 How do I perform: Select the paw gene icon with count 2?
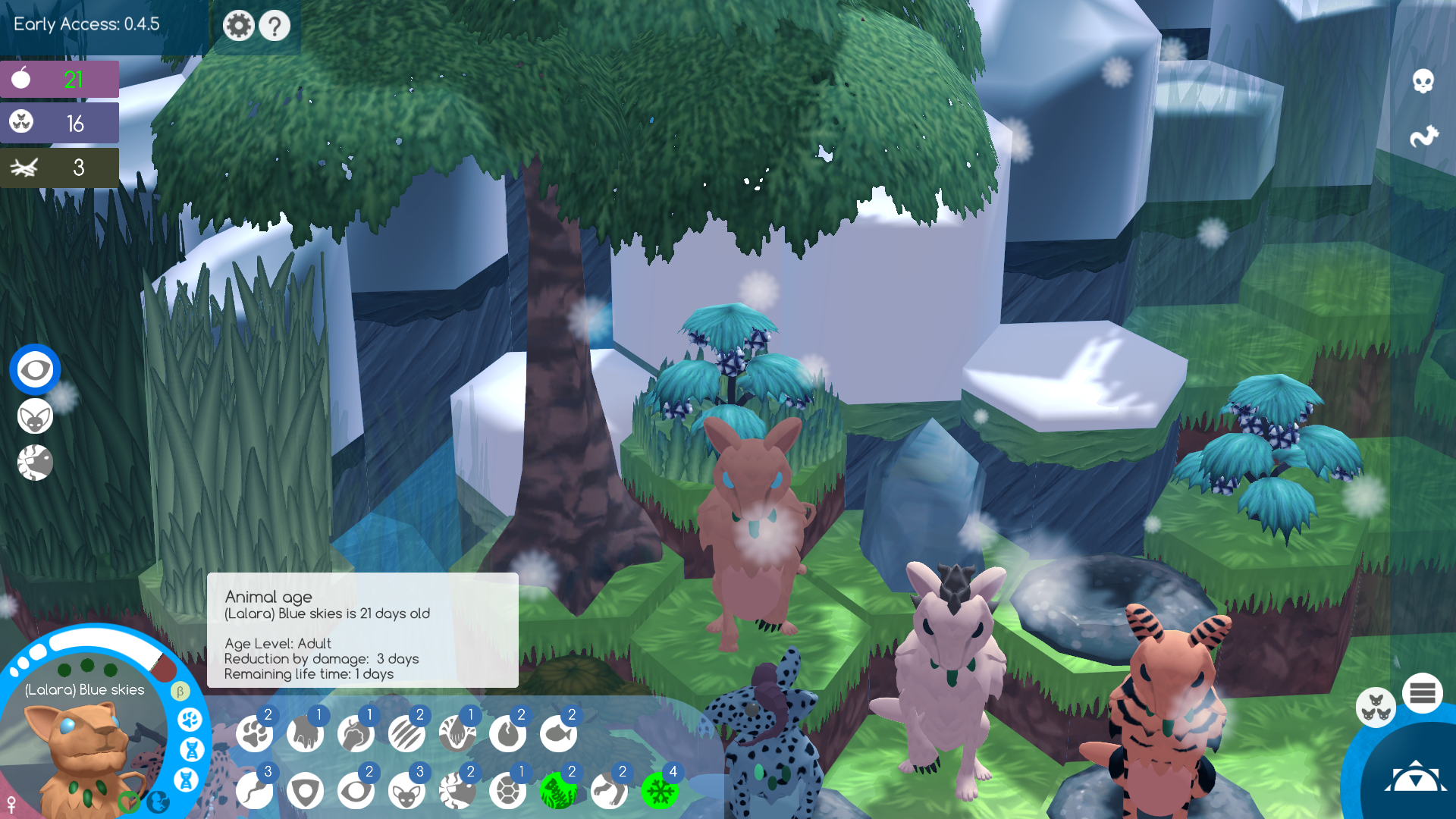coord(256,733)
